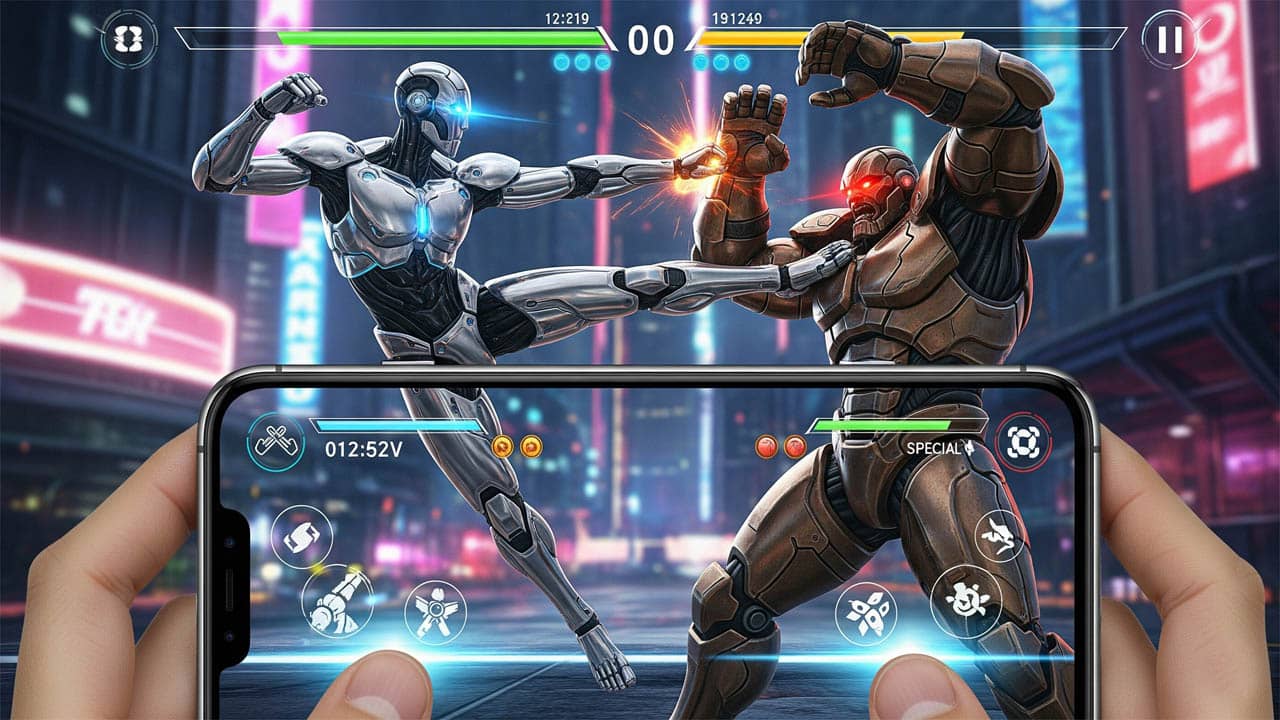Toggle the leftmost red energy orb

click(765, 447)
